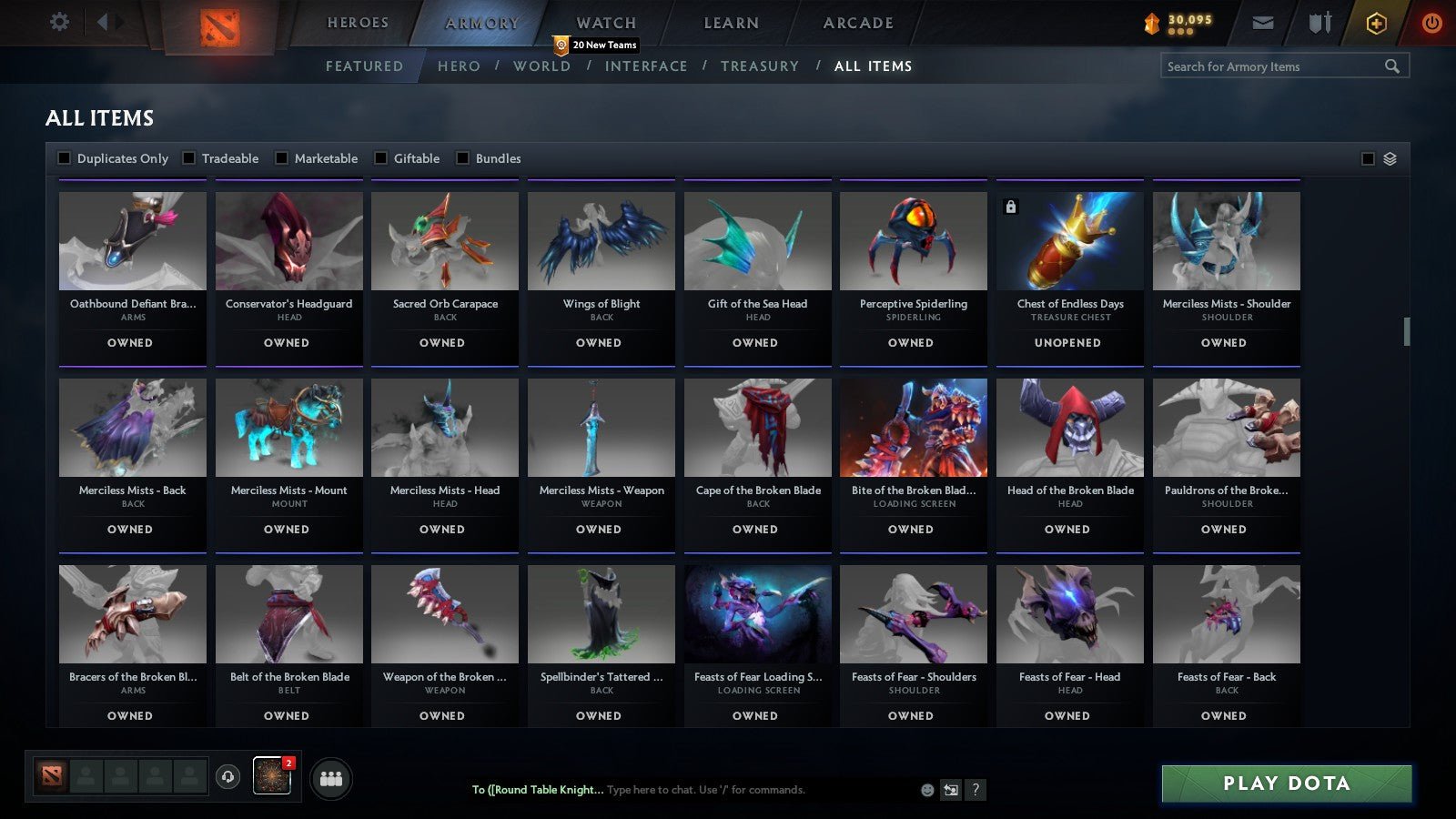The height and width of the screenshot is (819, 1456).
Task: Enable the Tradeable filter
Action: (187, 157)
